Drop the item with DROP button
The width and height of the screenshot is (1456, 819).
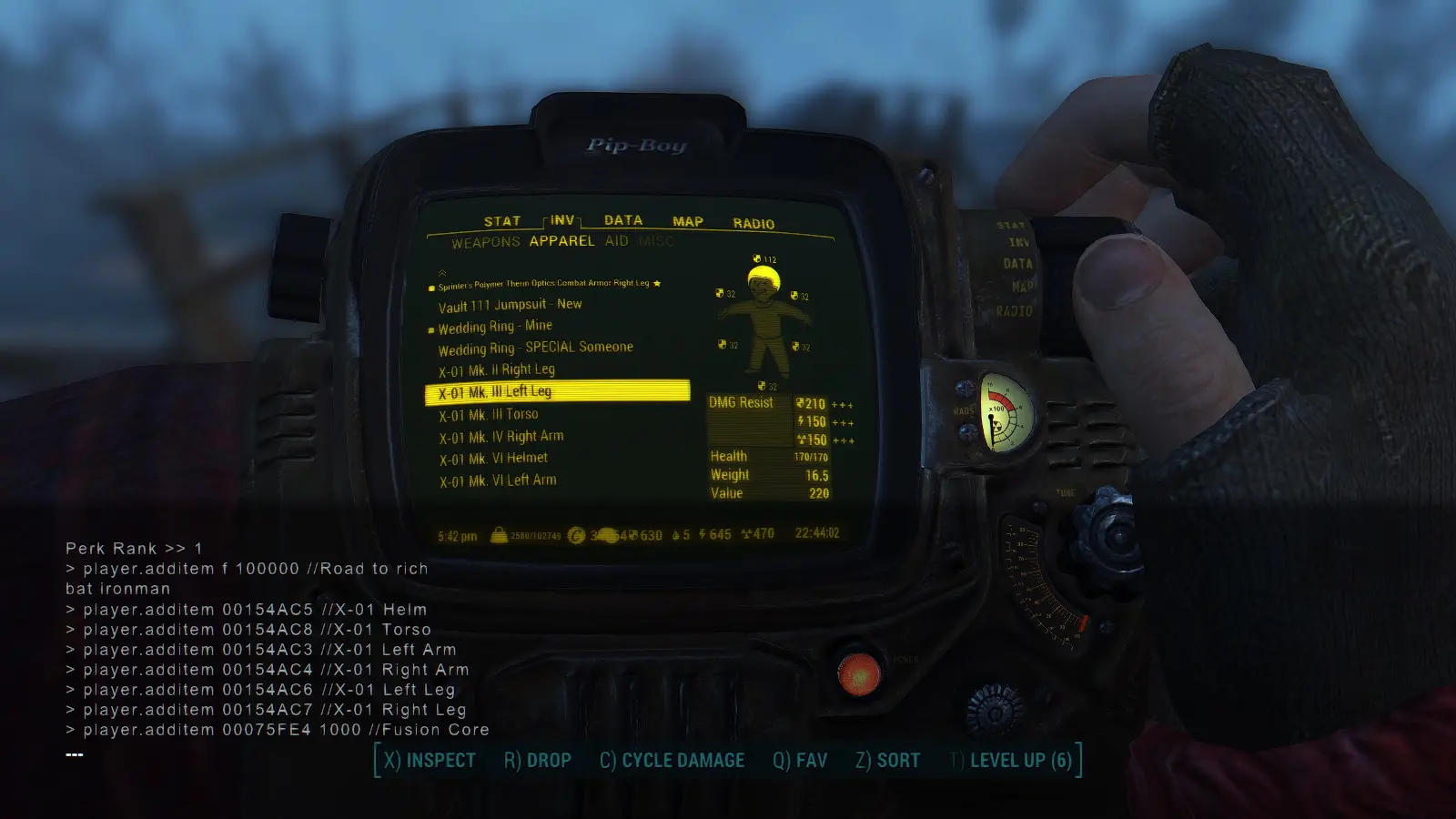click(538, 761)
